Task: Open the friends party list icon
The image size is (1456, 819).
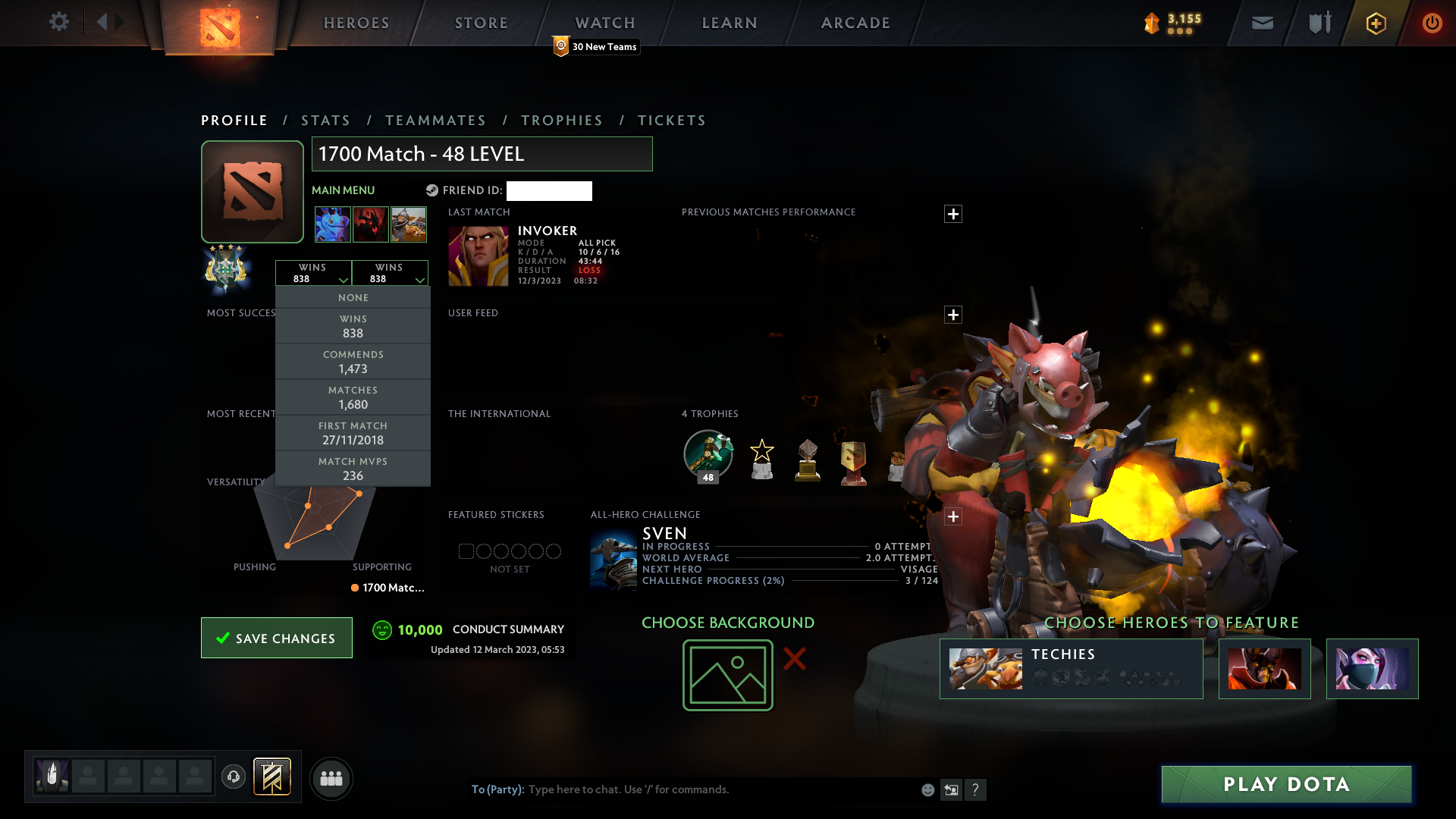Action: click(331, 778)
